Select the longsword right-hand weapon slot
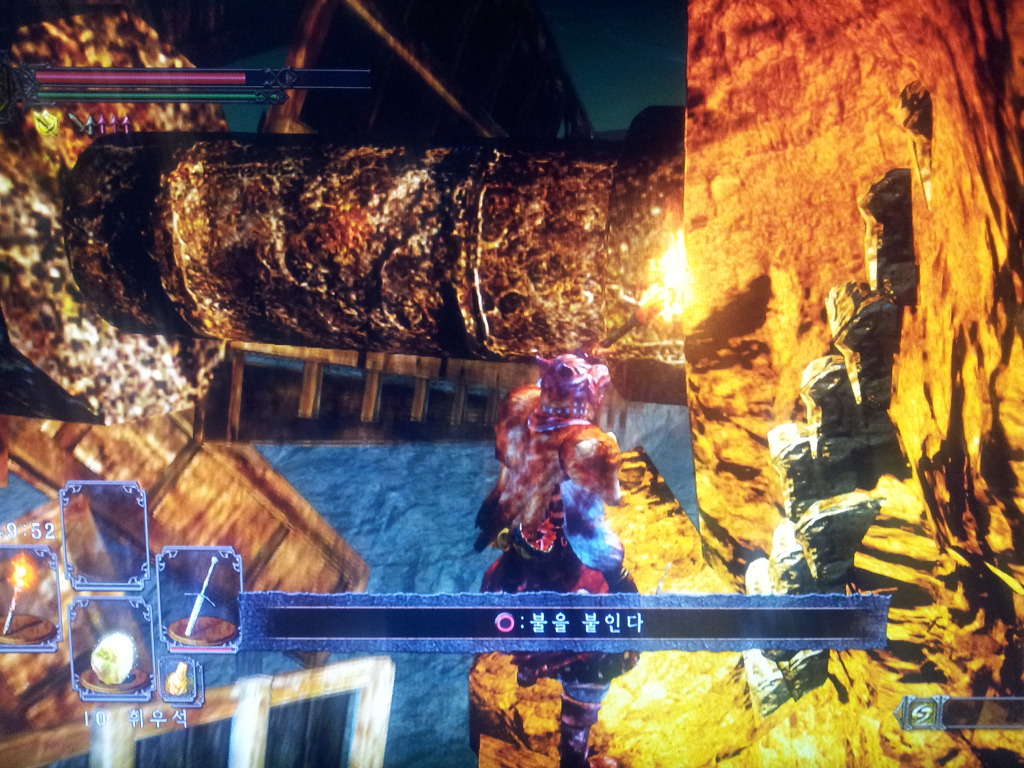1024x768 pixels. 200,600
